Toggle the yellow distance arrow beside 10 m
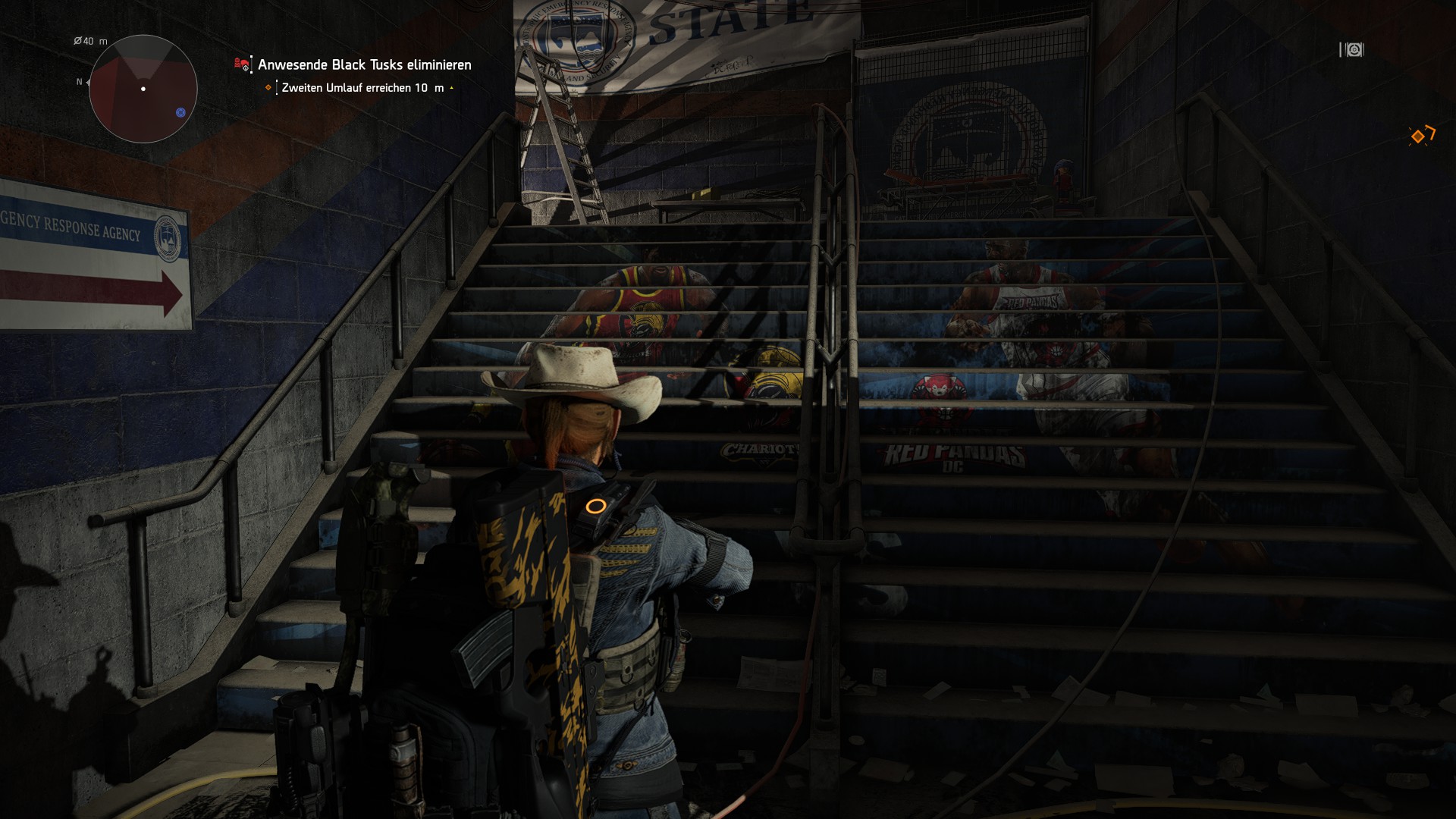Viewport: 1456px width, 819px height. pyautogui.click(x=452, y=88)
